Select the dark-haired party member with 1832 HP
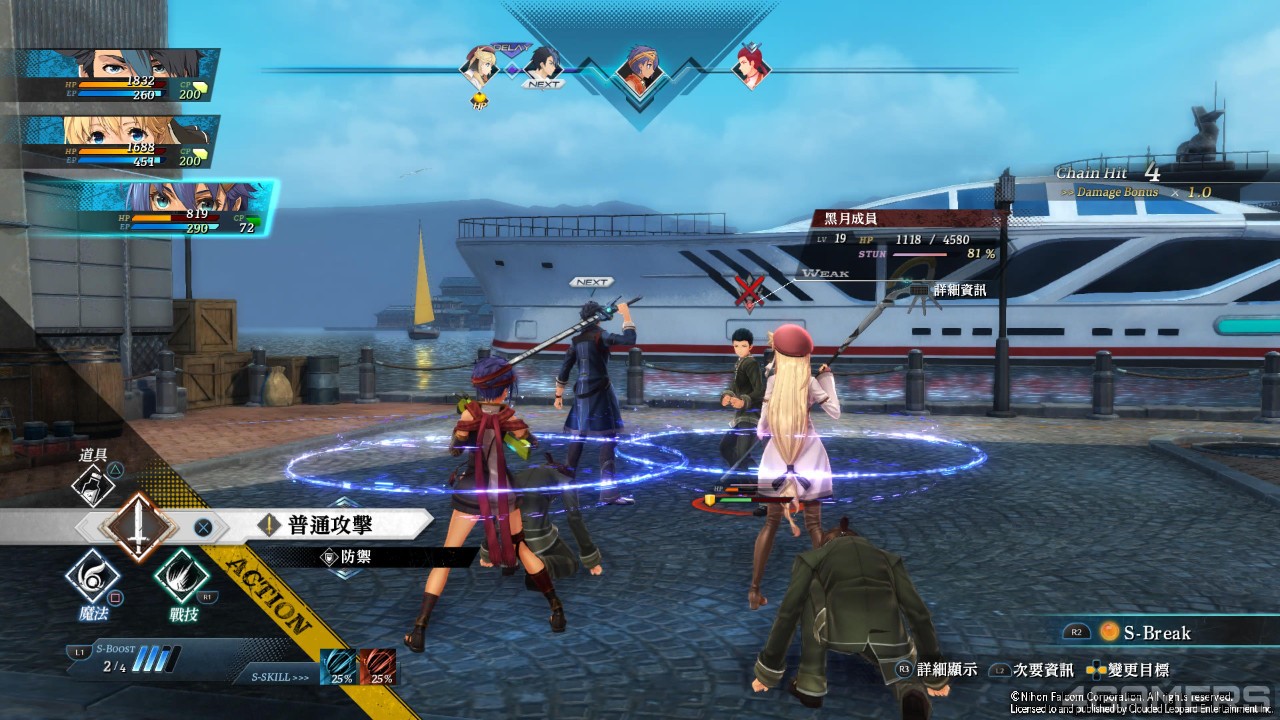This screenshot has height=720, width=1280. coord(120,75)
